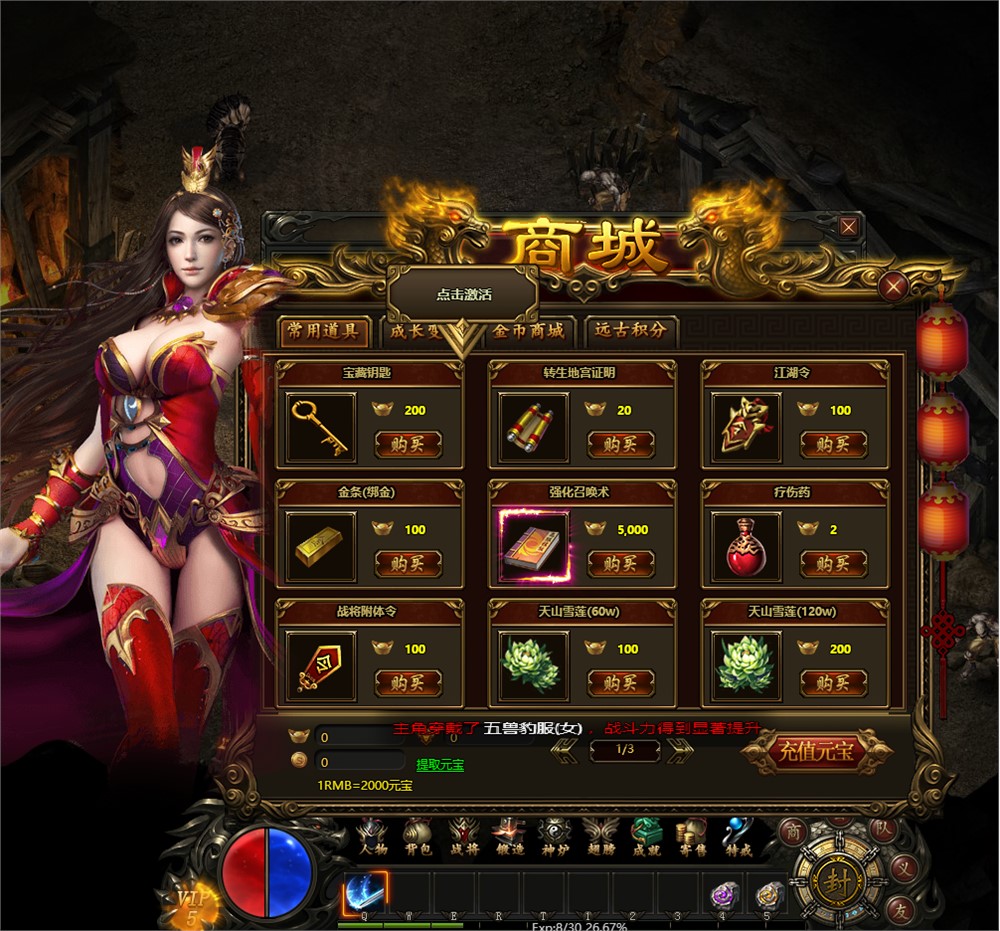Follow the green 提取元宝 link
This screenshot has width=1000, height=931.
(440, 765)
